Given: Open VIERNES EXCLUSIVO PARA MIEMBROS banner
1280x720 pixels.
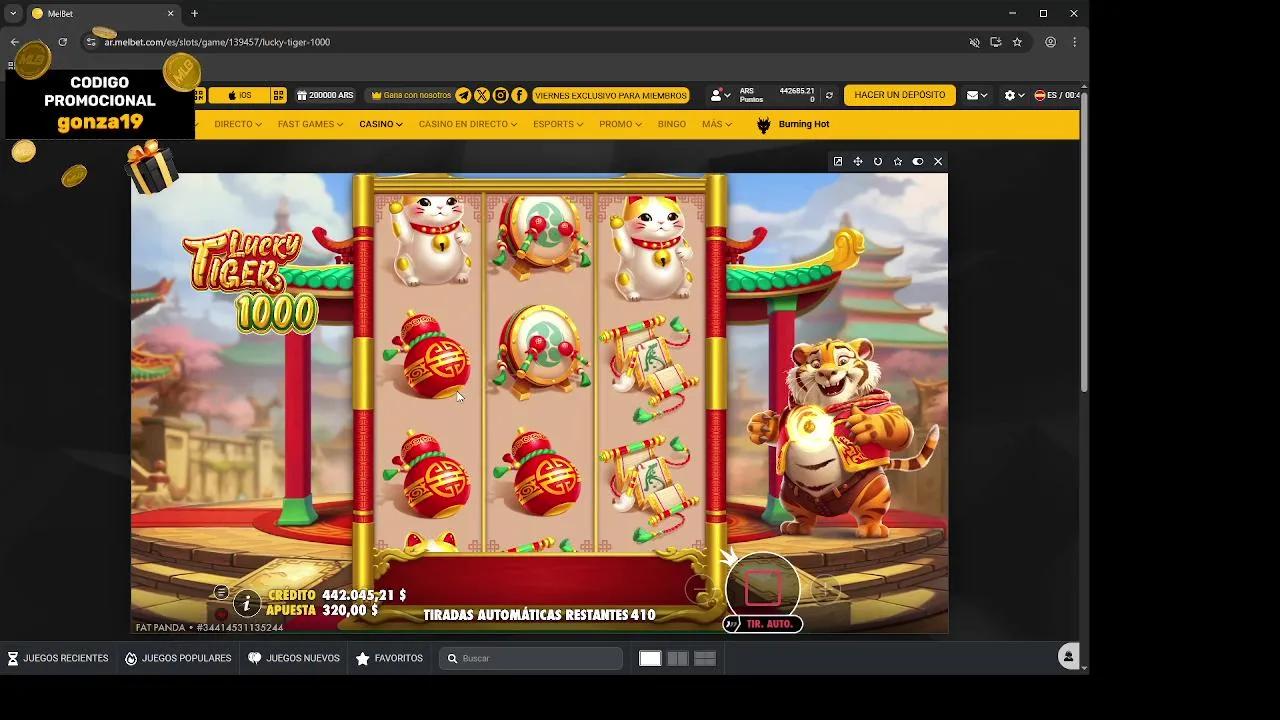Looking at the screenshot, I should pyautogui.click(x=610, y=95).
